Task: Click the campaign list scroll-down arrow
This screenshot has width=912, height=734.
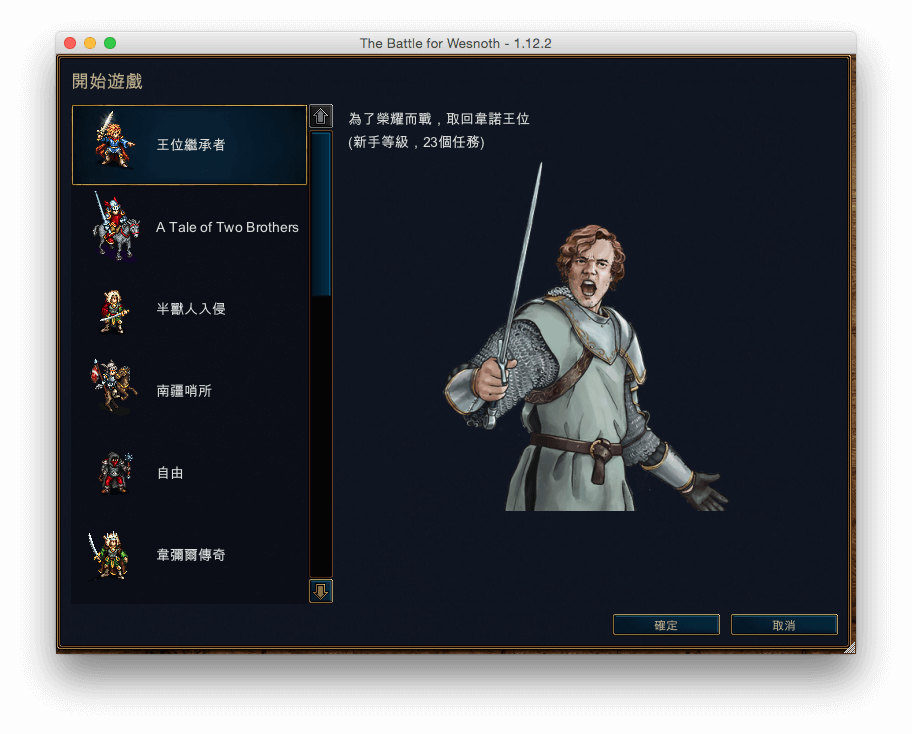Action: (321, 591)
